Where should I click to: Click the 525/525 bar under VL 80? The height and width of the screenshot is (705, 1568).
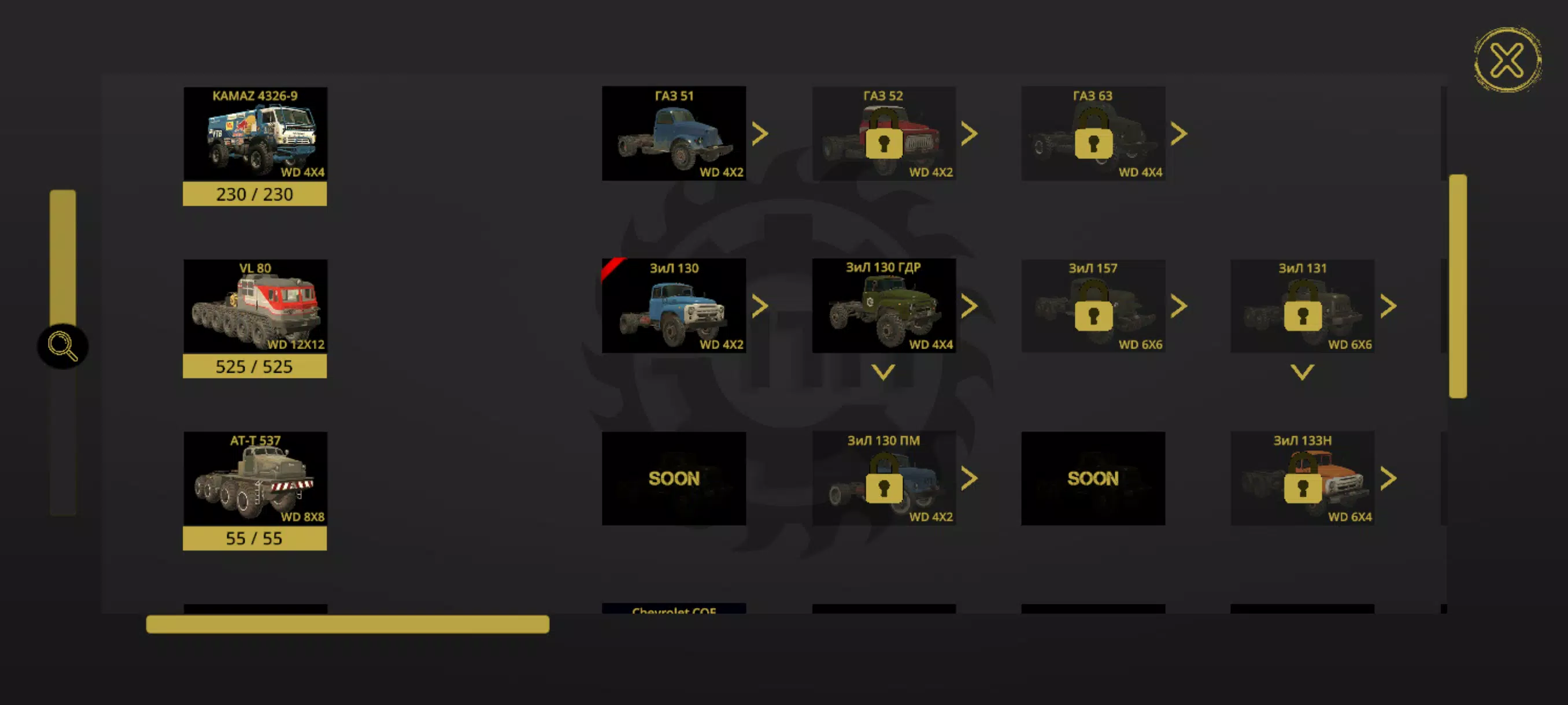(254, 366)
